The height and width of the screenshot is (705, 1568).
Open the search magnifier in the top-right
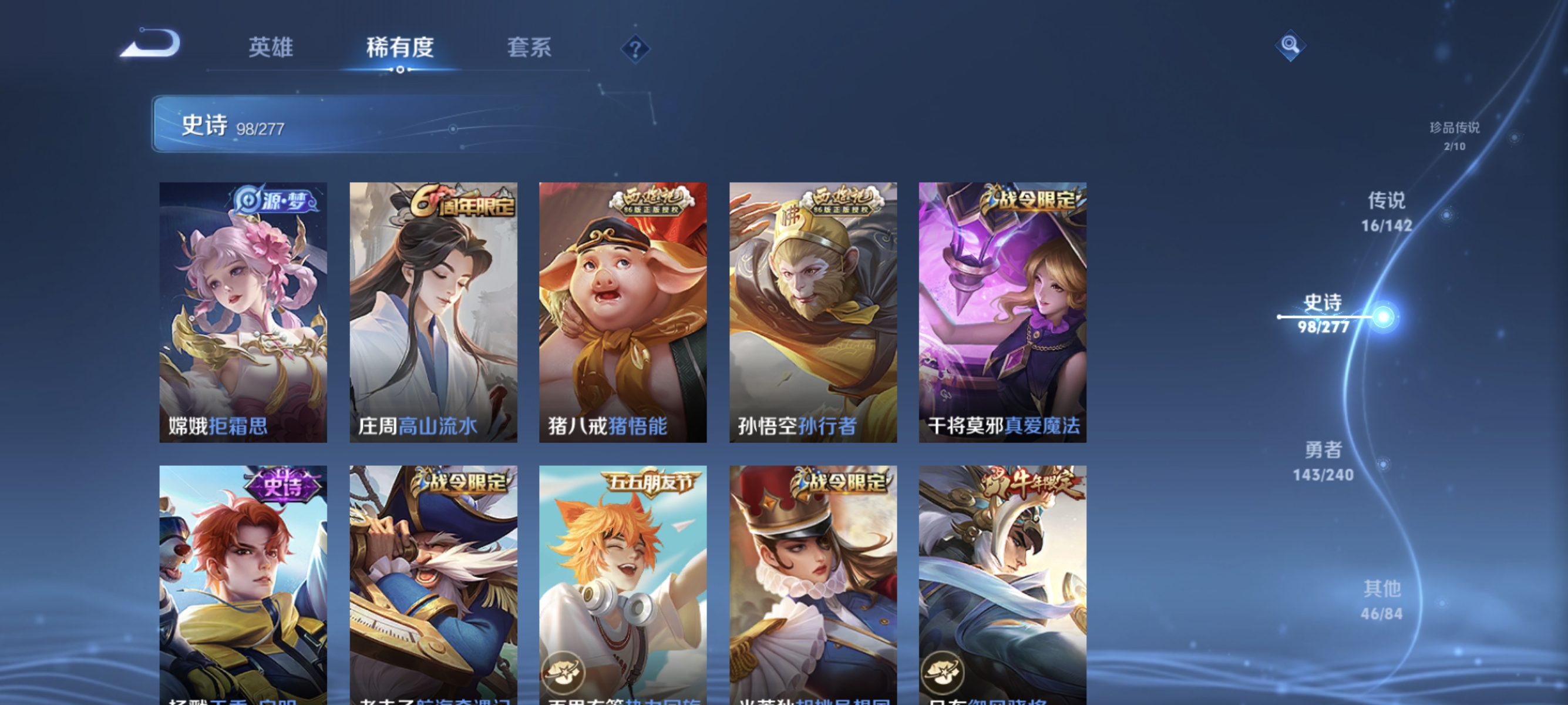coord(1291,45)
